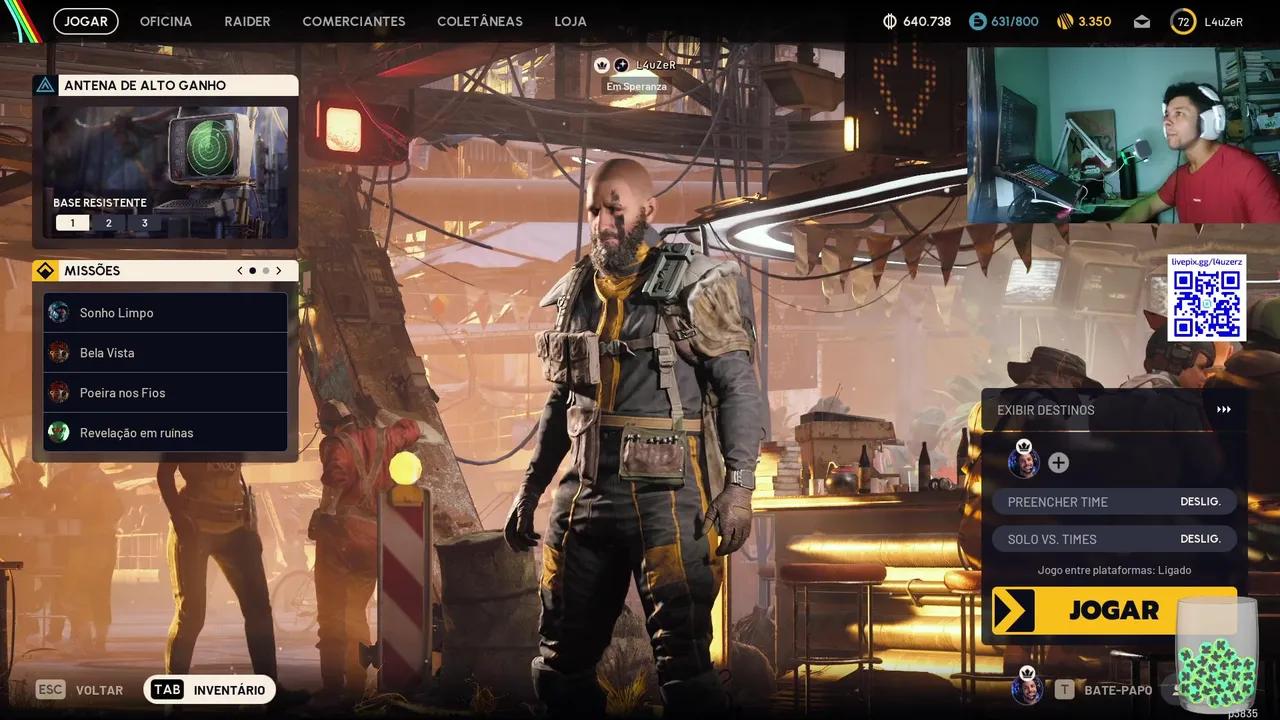Image resolution: width=1280 pixels, height=720 pixels.
Task: Open the Coletâneas tab
Action: [x=480, y=21]
